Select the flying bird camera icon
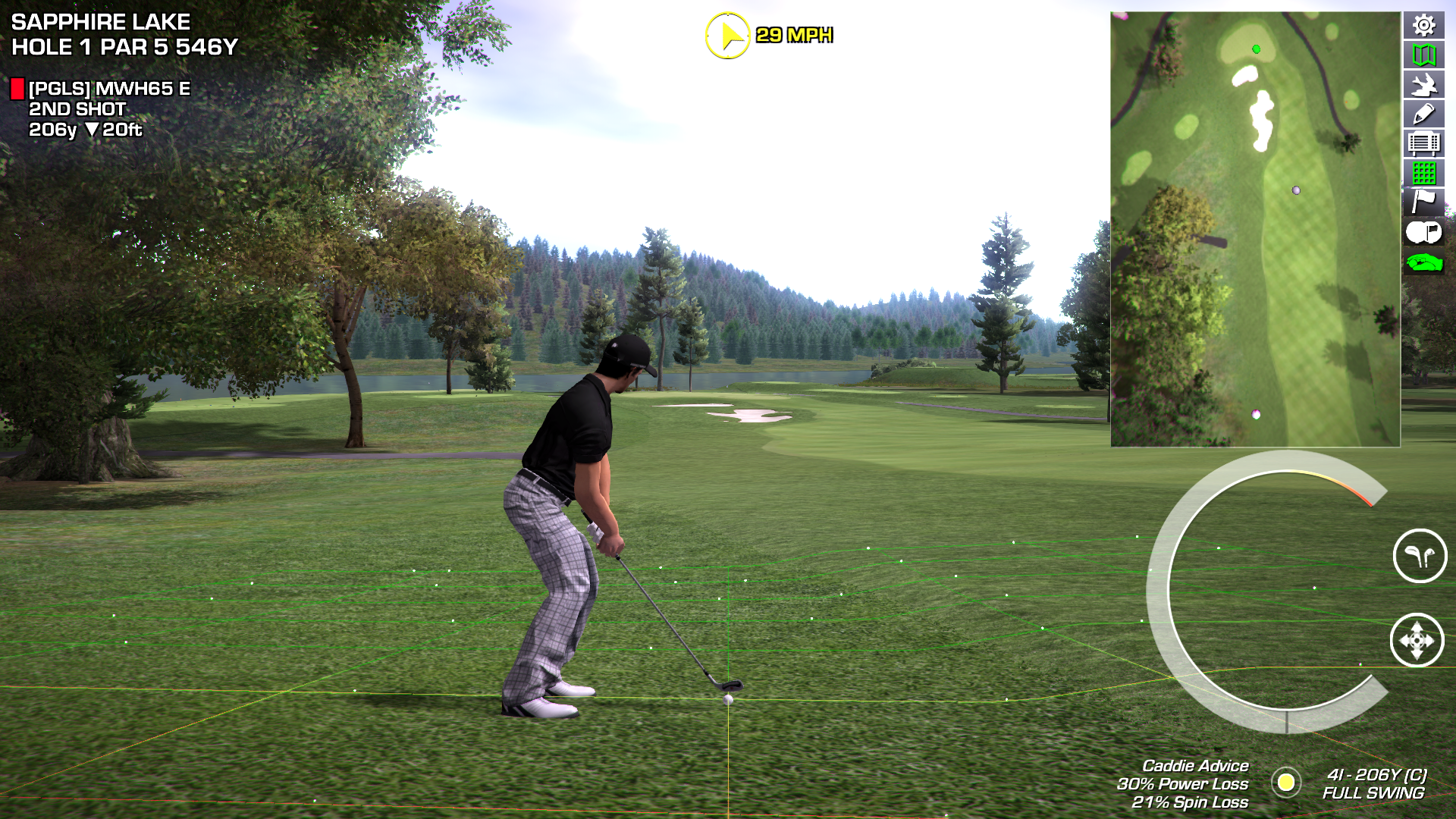This screenshot has width=1456, height=819. click(x=1423, y=84)
